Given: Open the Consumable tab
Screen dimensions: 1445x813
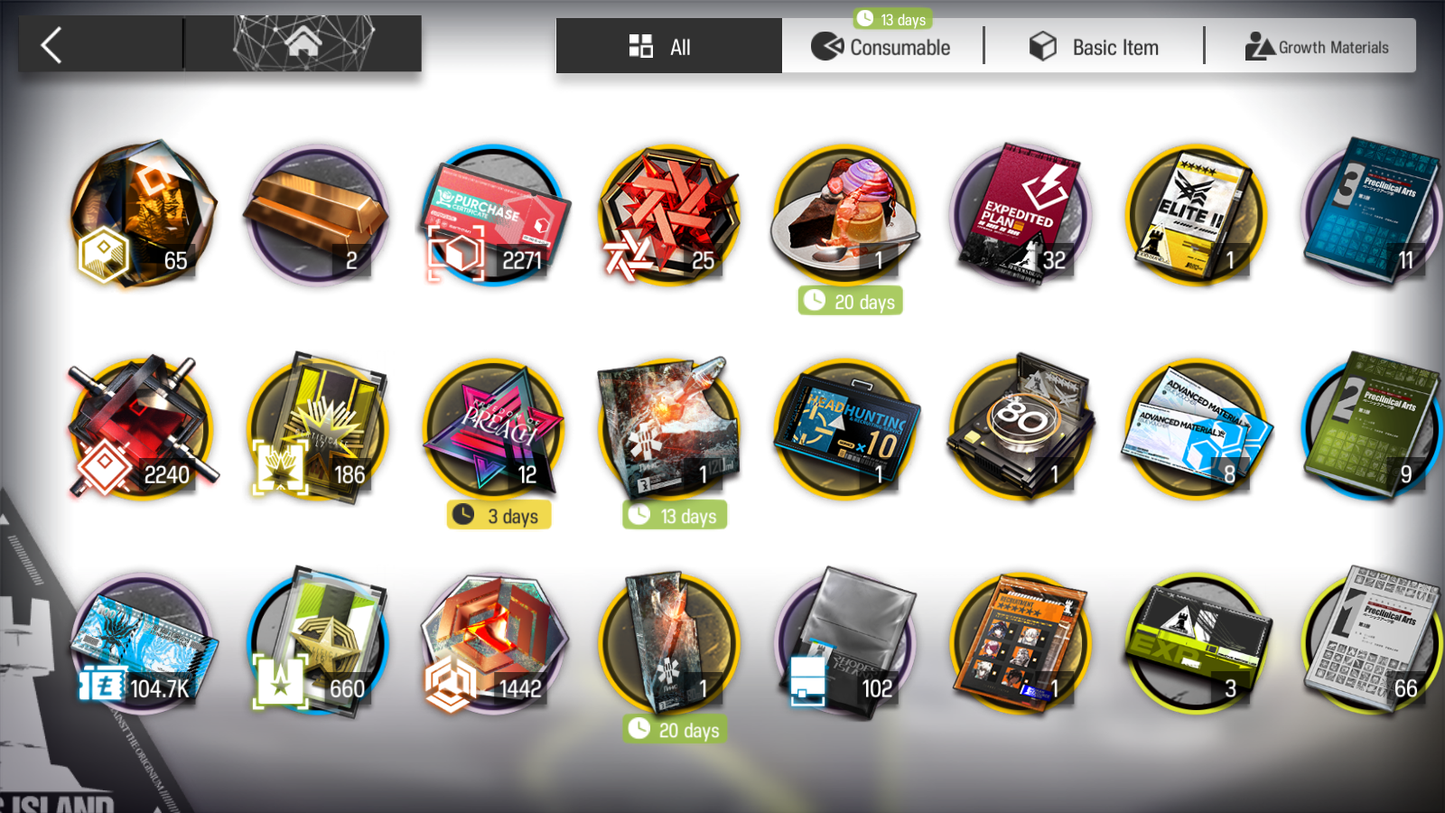Looking at the screenshot, I should click(x=882, y=47).
